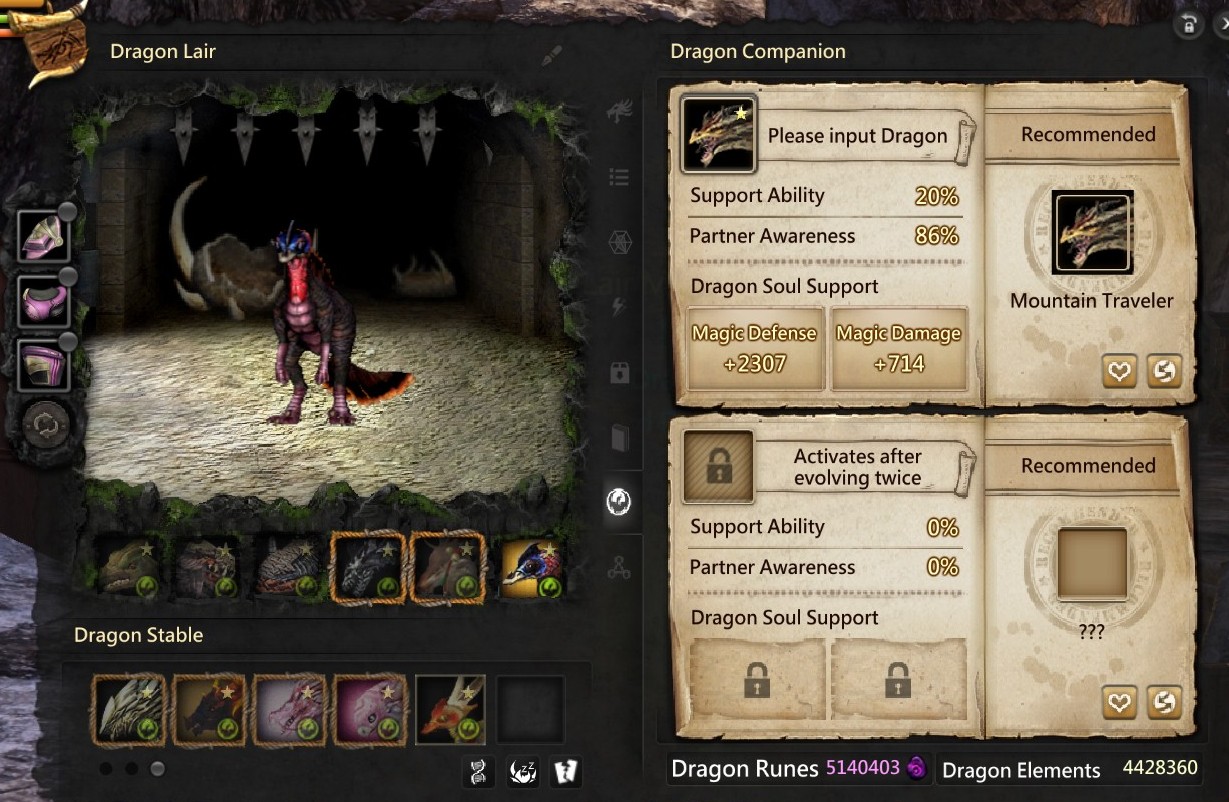The width and height of the screenshot is (1229, 802).
Task: Open the third dragon armor piece slot
Action: [44, 365]
